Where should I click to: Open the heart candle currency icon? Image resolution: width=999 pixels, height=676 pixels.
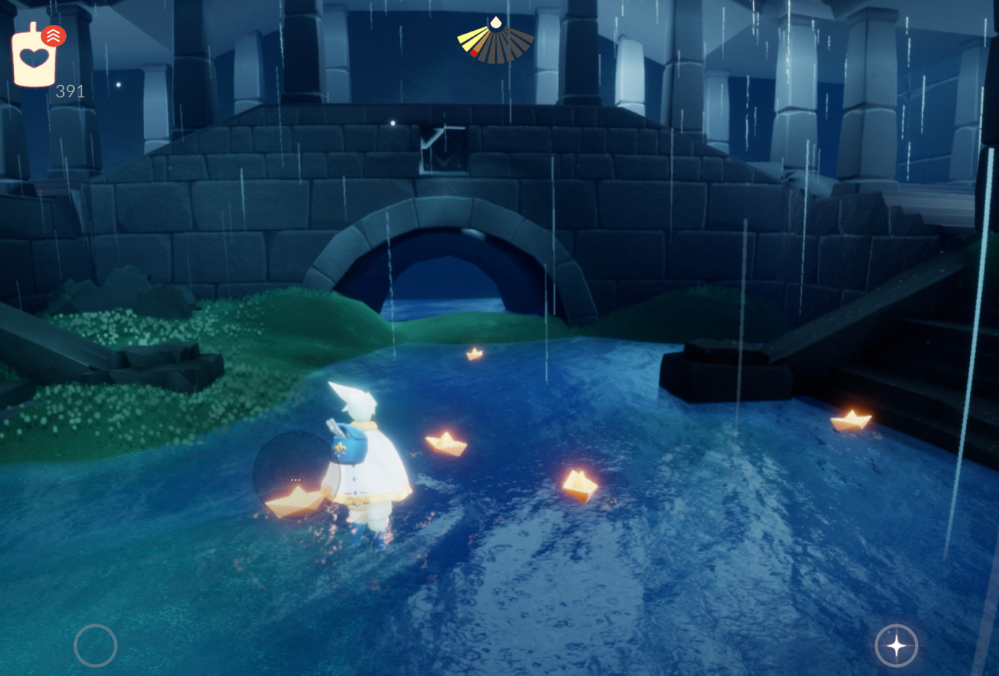tap(34, 57)
